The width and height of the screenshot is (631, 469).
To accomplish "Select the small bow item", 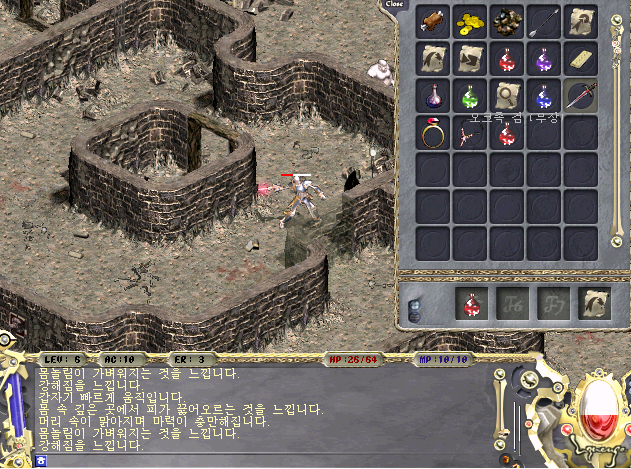I will coord(469,135).
